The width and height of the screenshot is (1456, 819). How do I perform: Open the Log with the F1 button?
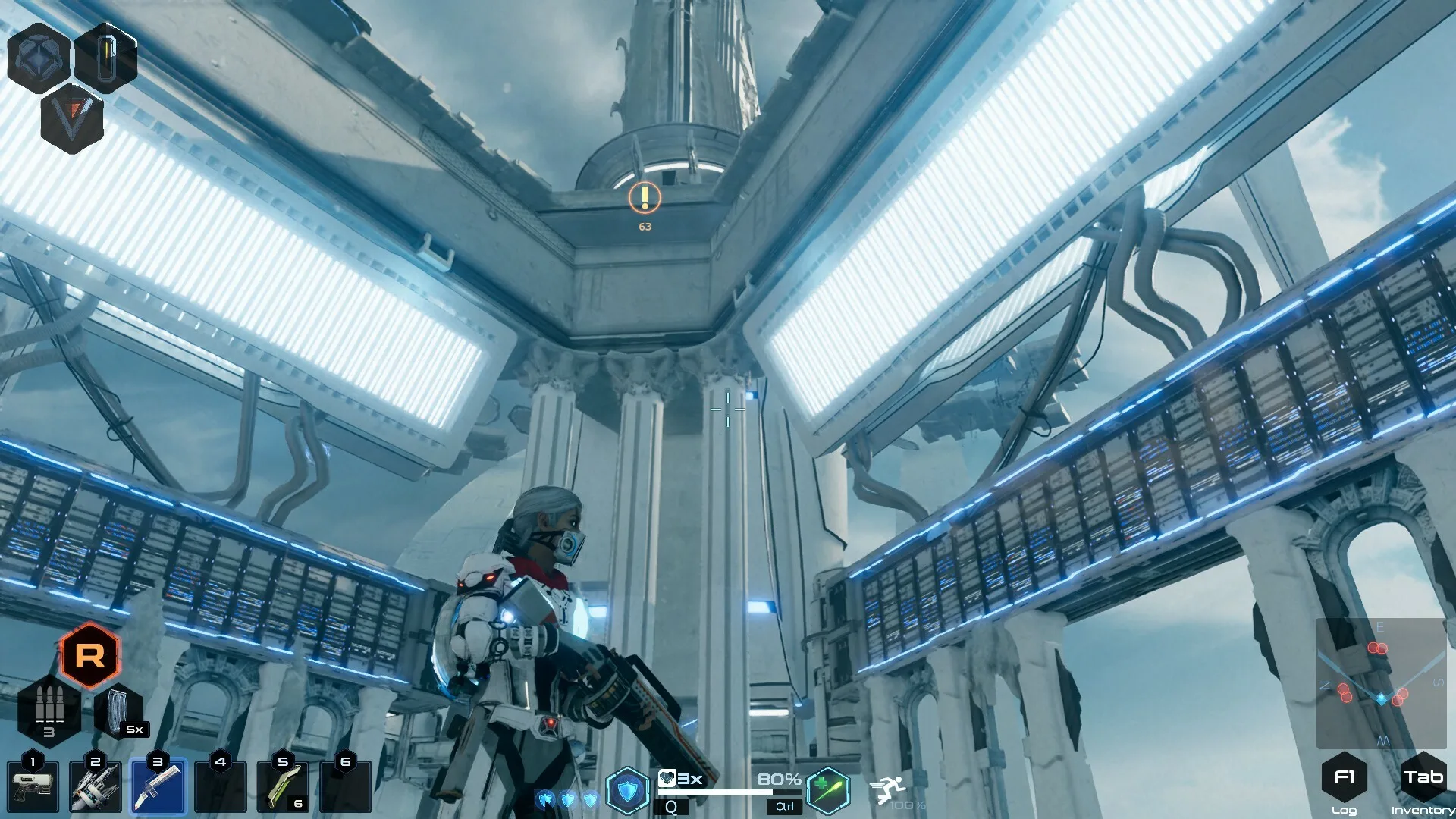[x=1344, y=777]
